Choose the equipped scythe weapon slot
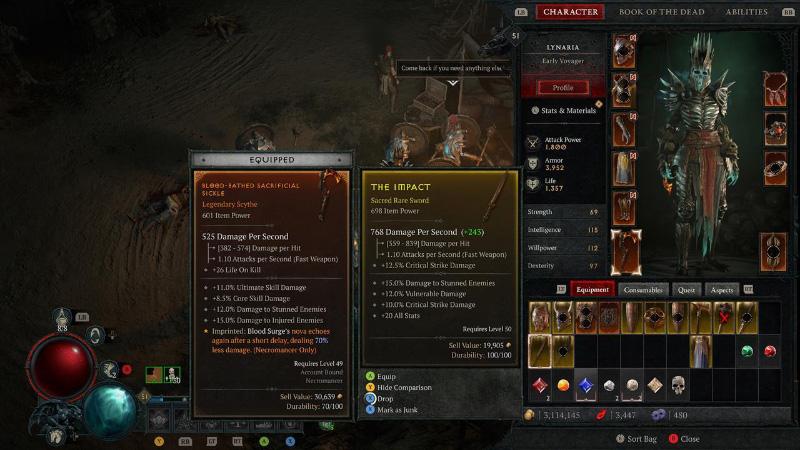This screenshot has width=800, height=450. click(624, 250)
